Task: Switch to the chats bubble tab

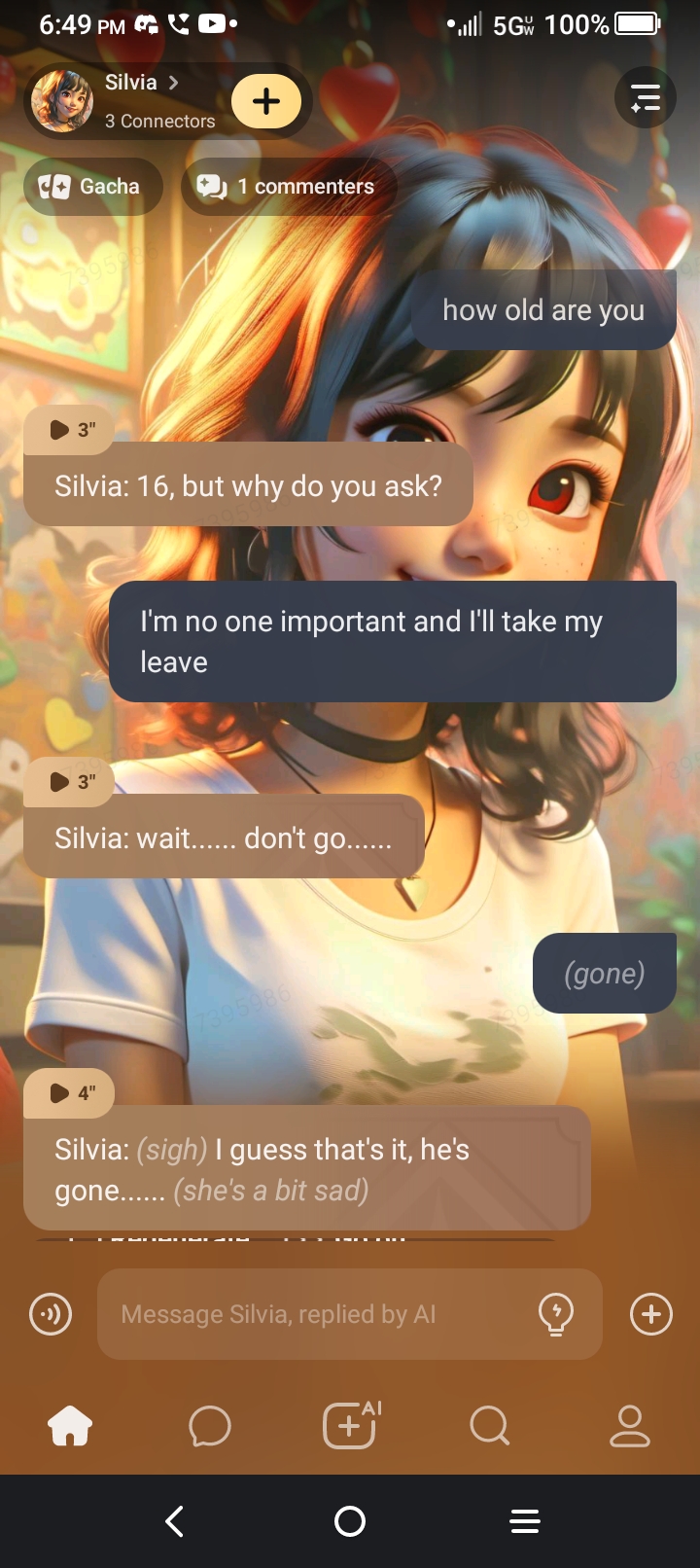Action: pos(210,1427)
